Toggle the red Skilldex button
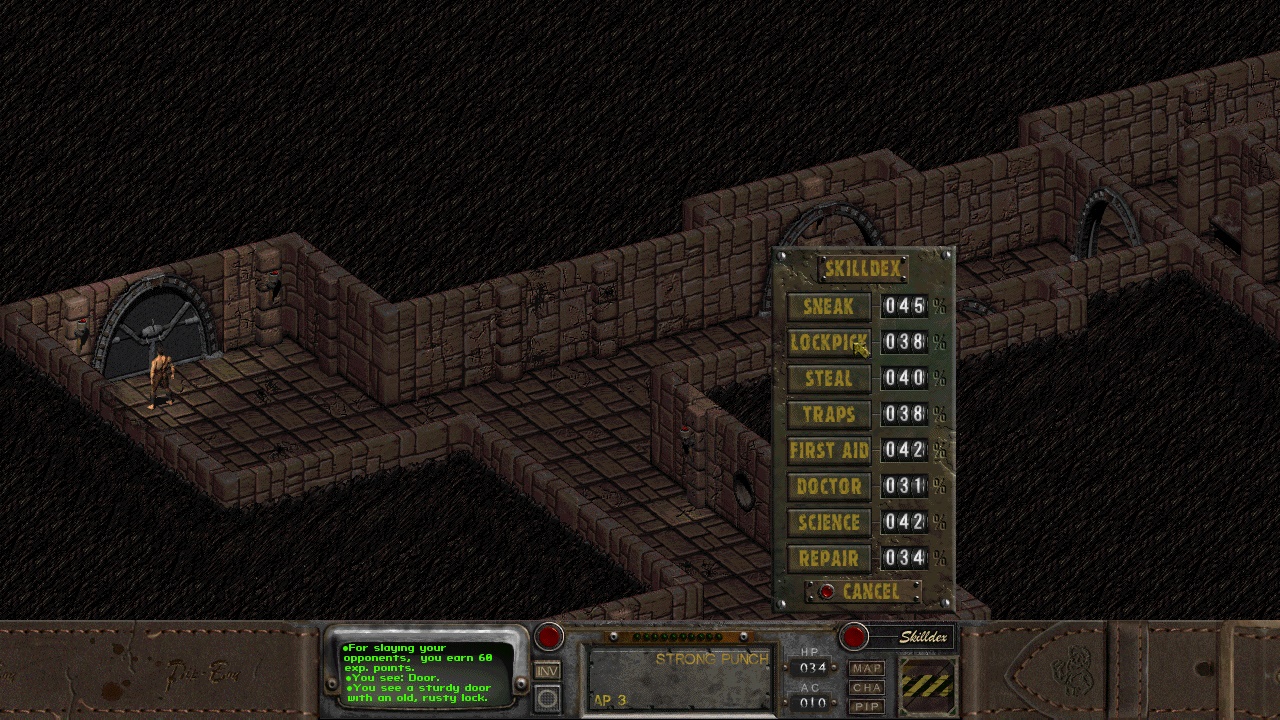Screen dimensions: 1280x720 [854, 637]
